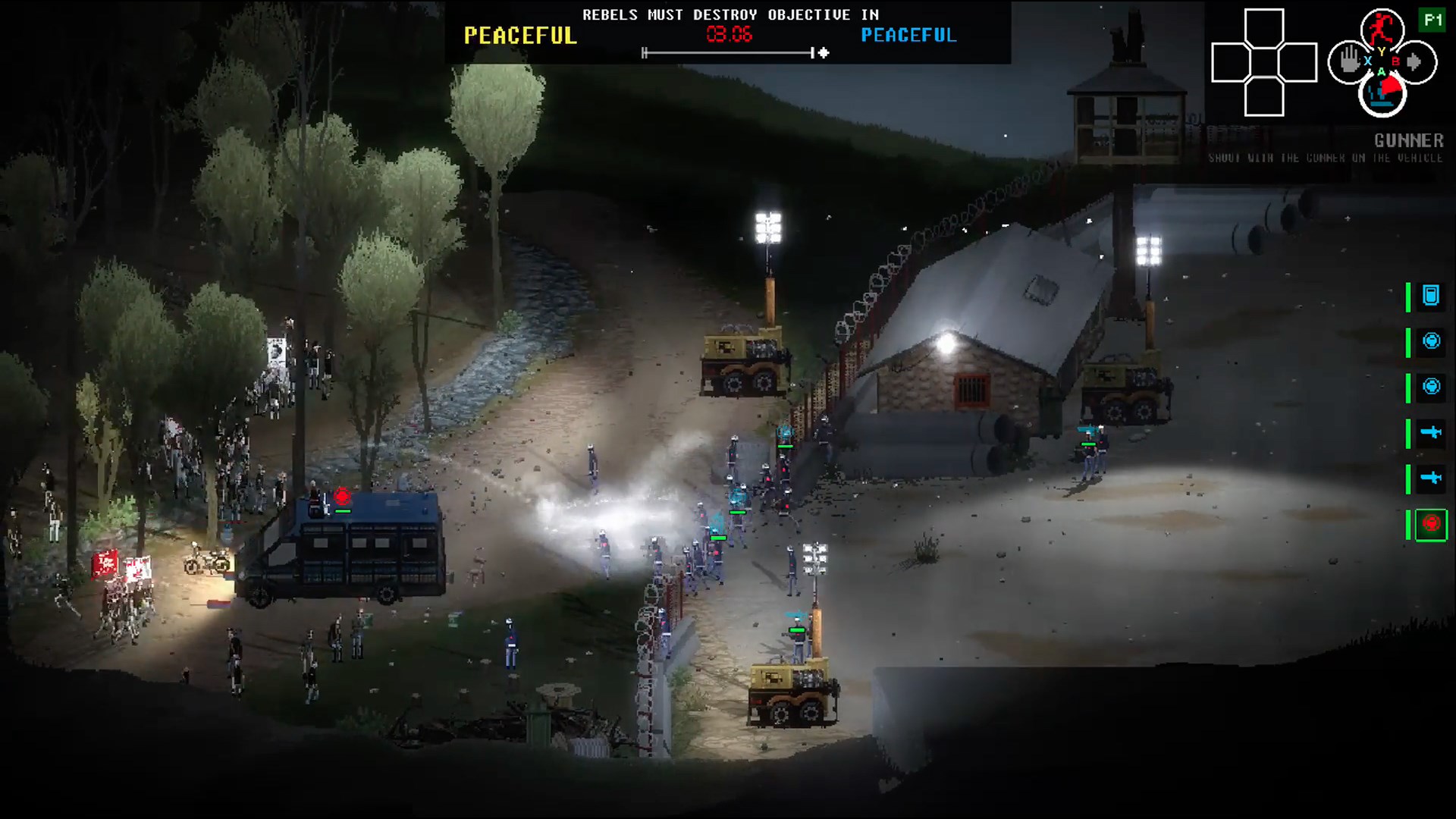Click the red 03.06 countdown timer

tap(726, 33)
